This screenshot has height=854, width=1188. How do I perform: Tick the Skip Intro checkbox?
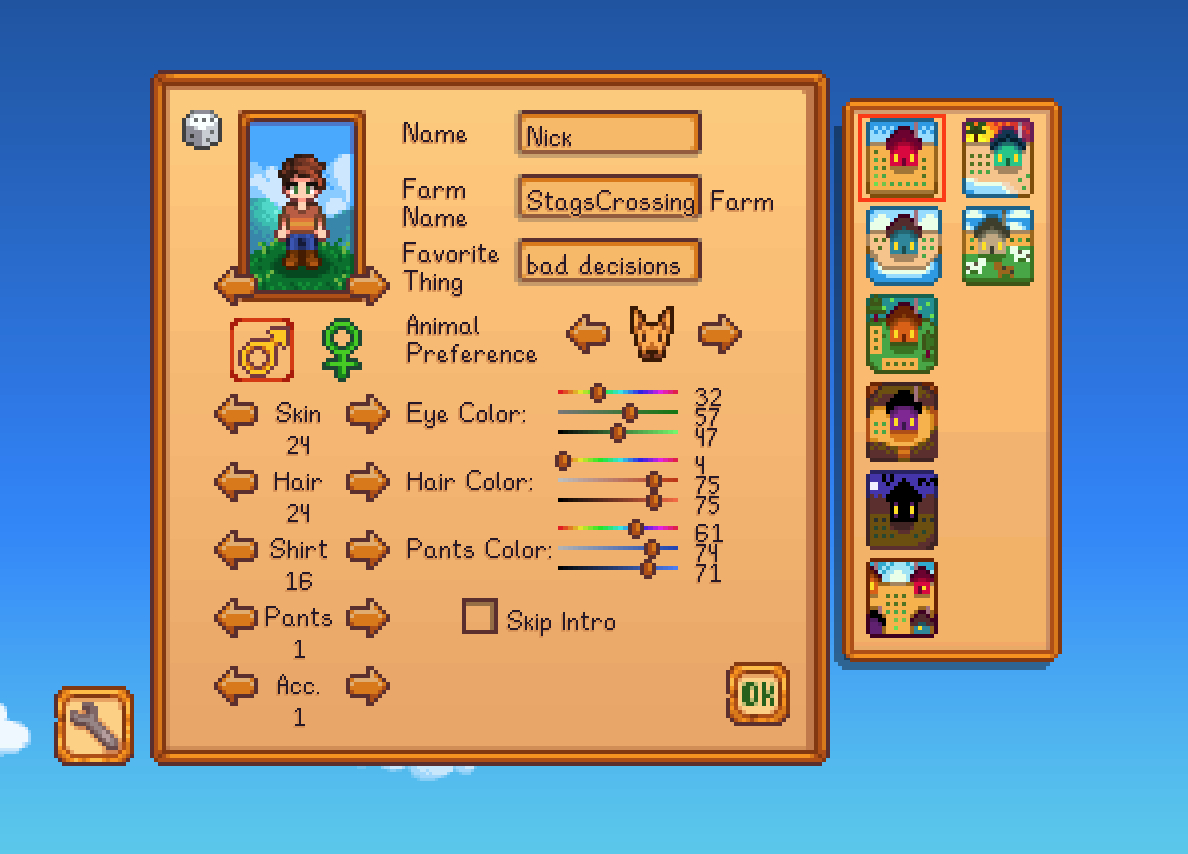tap(479, 617)
